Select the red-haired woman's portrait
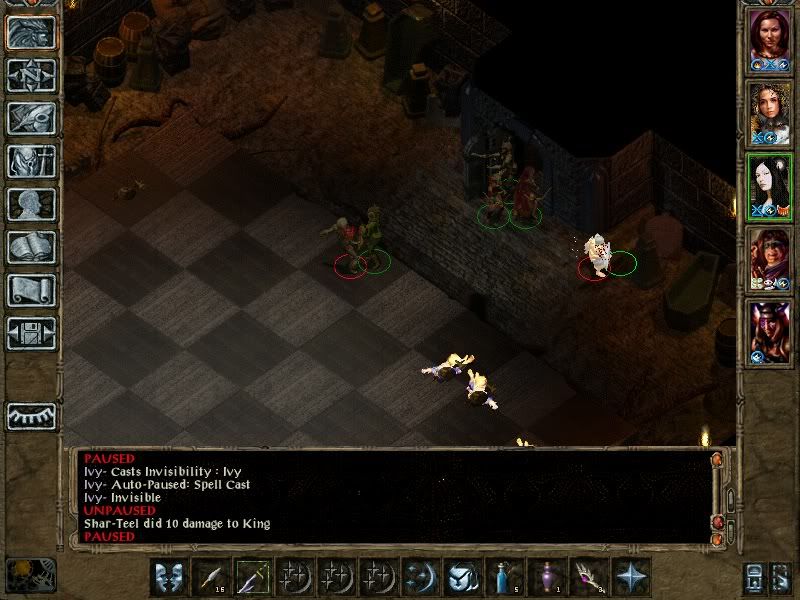This screenshot has width=800, height=600. point(770,40)
